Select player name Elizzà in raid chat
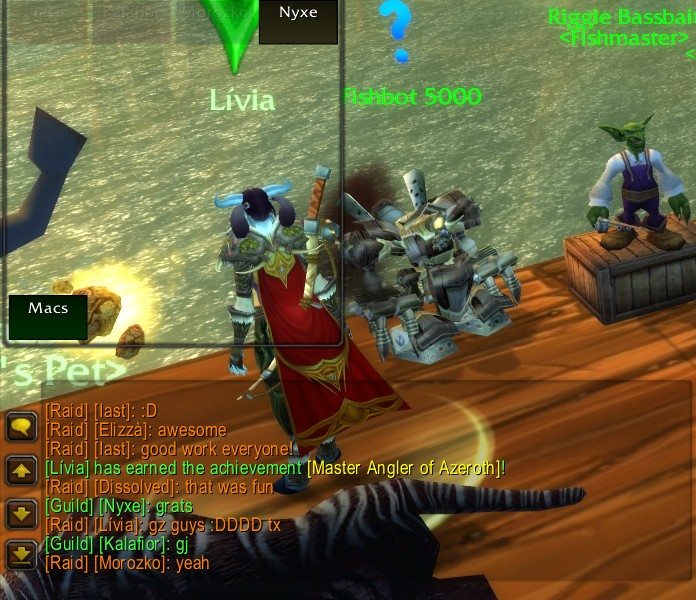 tap(120, 430)
